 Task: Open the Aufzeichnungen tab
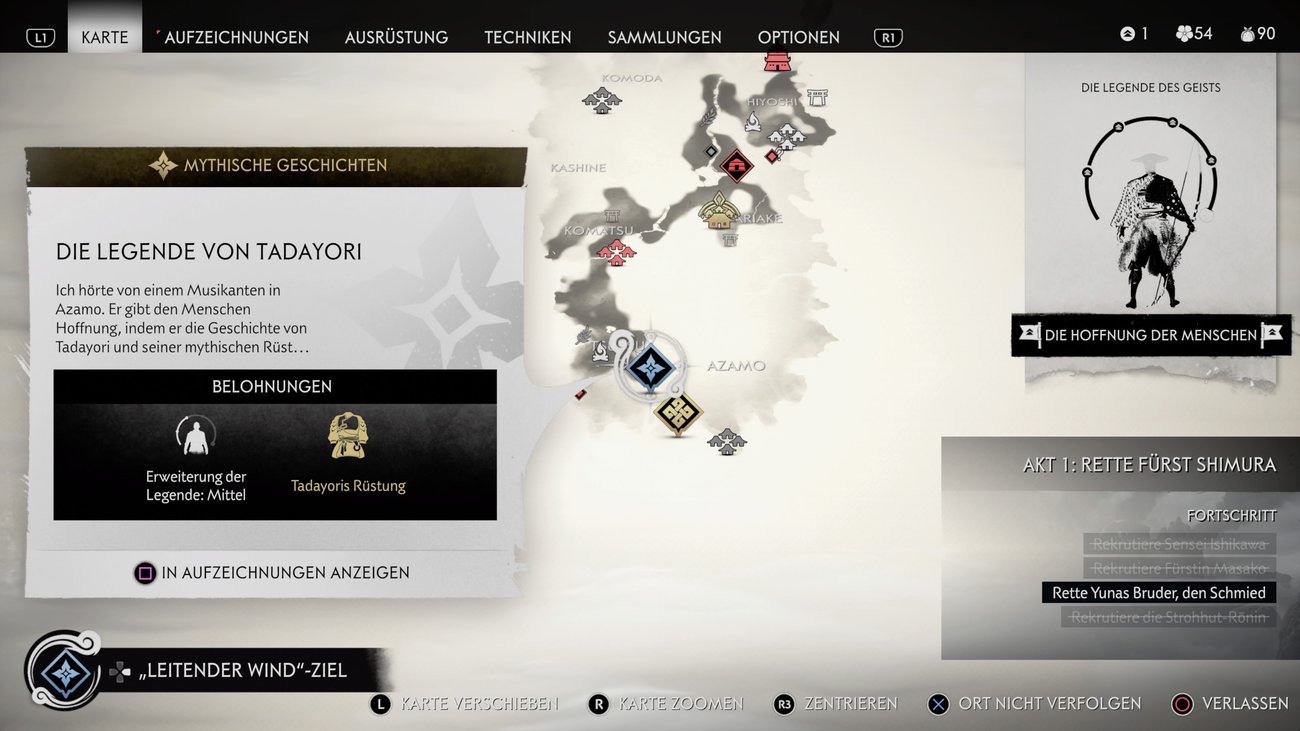[236, 37]
